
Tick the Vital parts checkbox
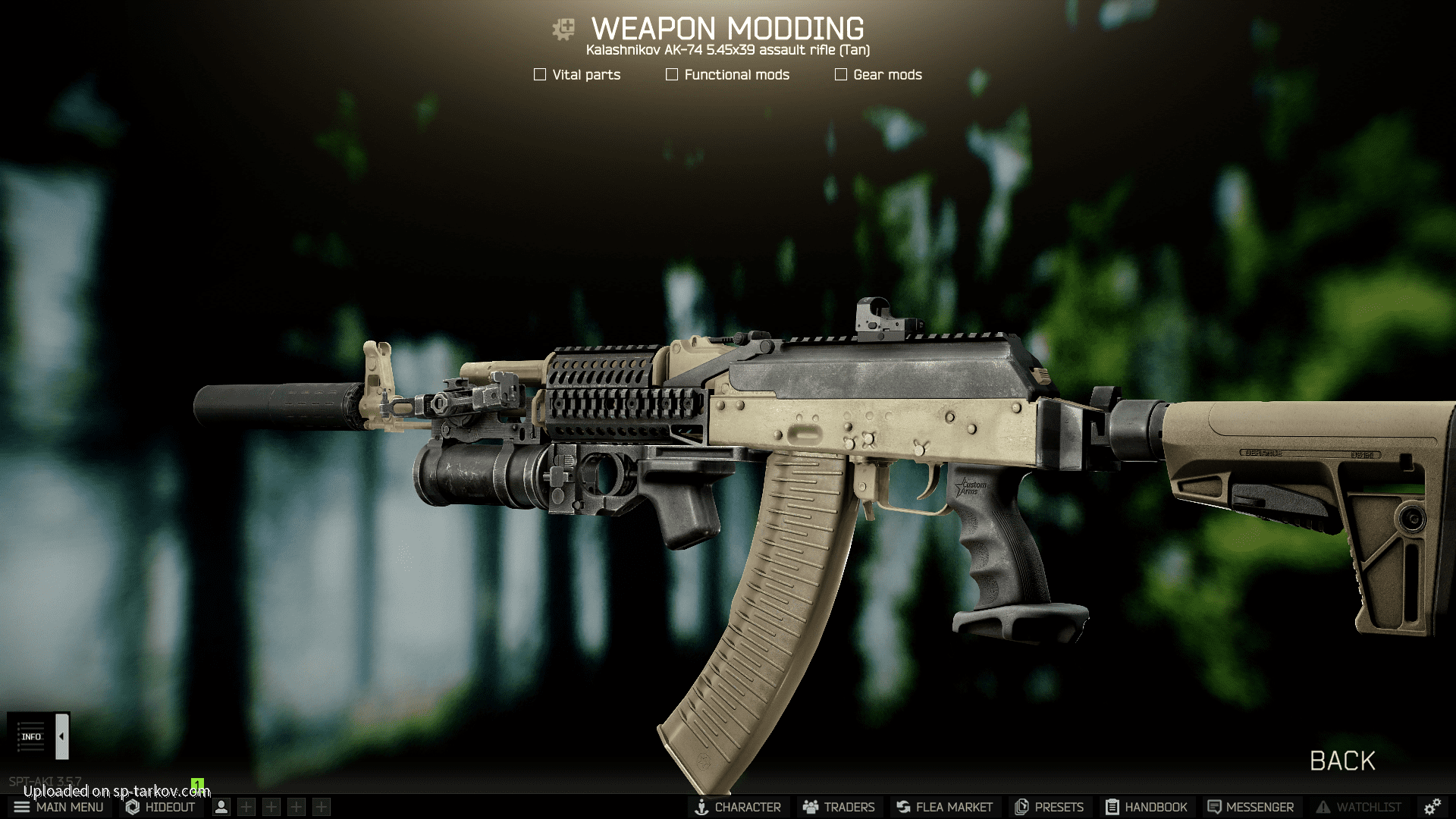click(540, 74)
